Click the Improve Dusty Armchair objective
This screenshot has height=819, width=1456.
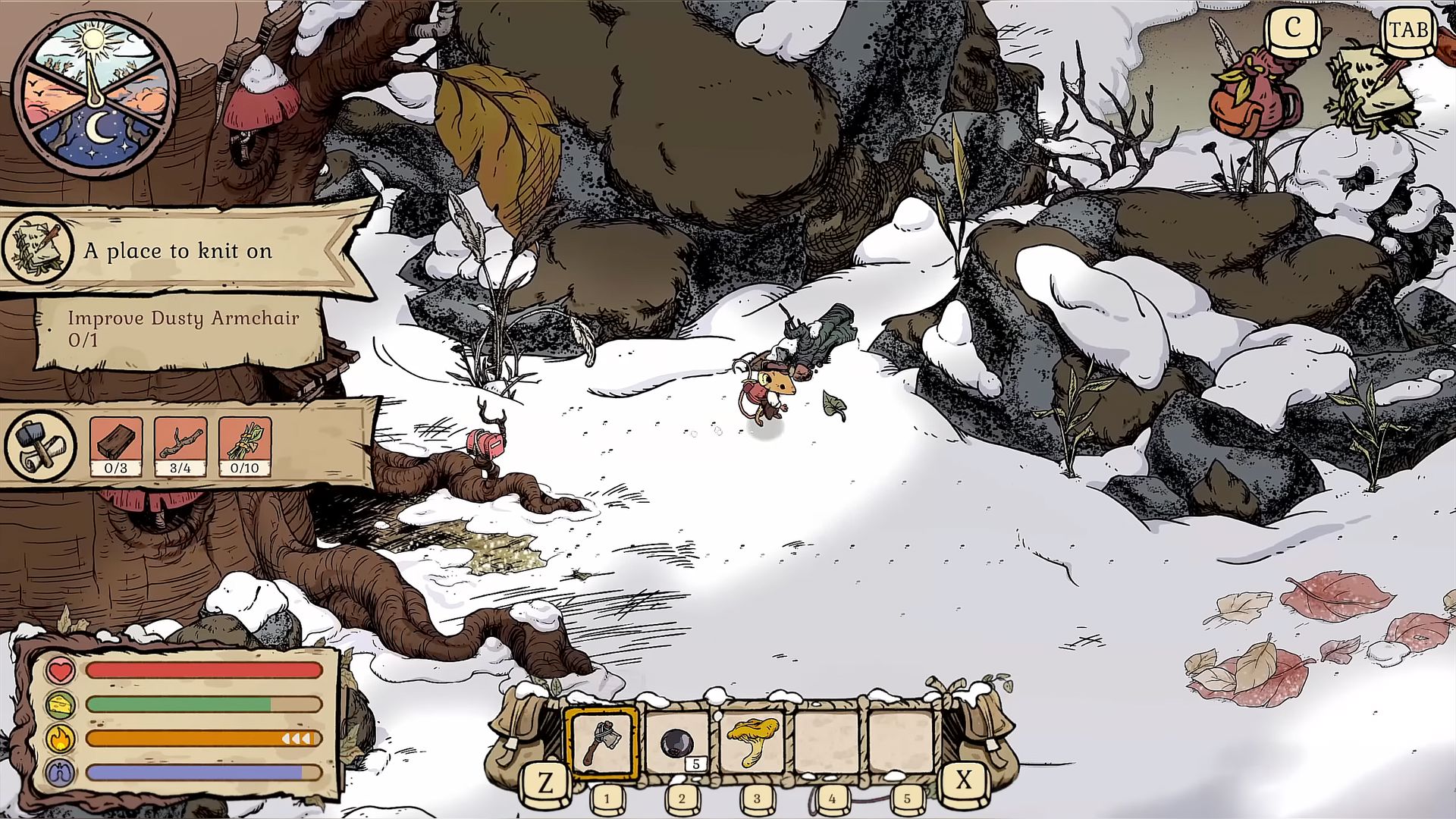pyautogui.click(x=182, y=328)
